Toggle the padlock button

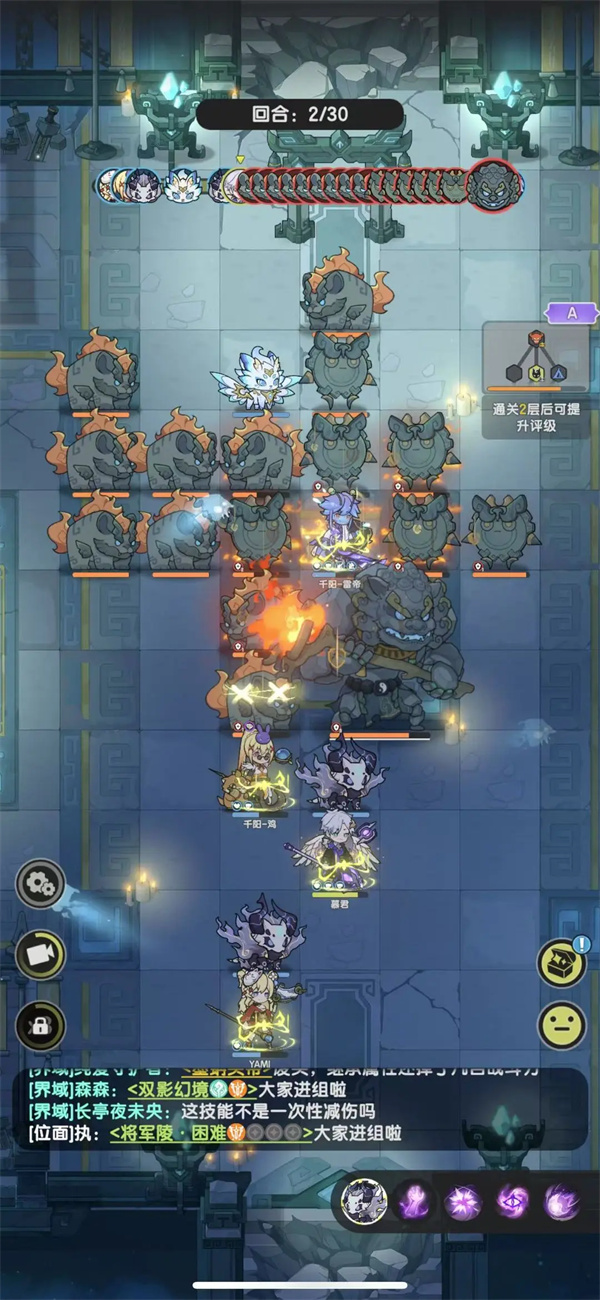tap(41, 1025)
